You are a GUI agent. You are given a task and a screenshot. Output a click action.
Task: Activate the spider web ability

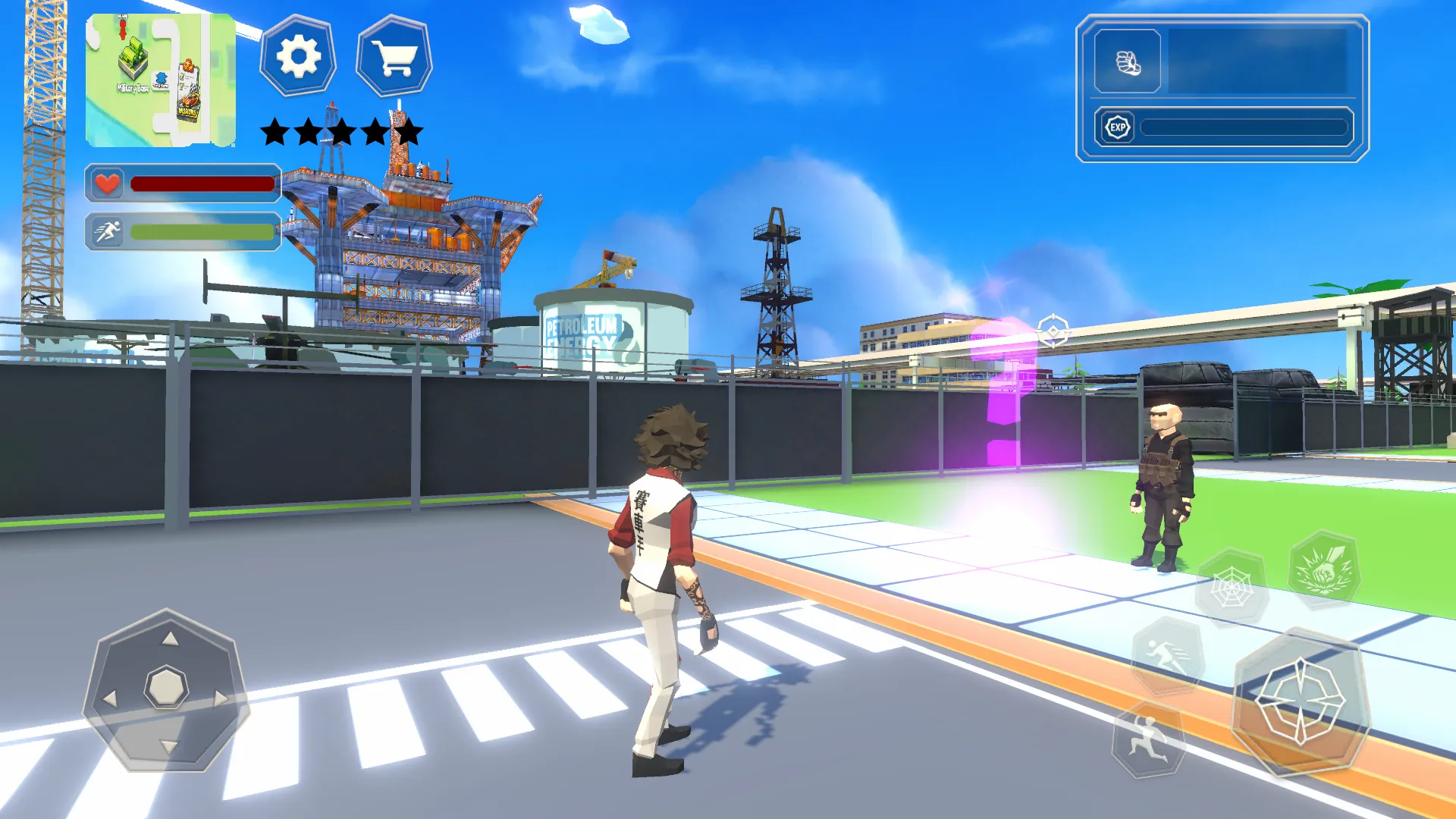tap(1231, 587)
